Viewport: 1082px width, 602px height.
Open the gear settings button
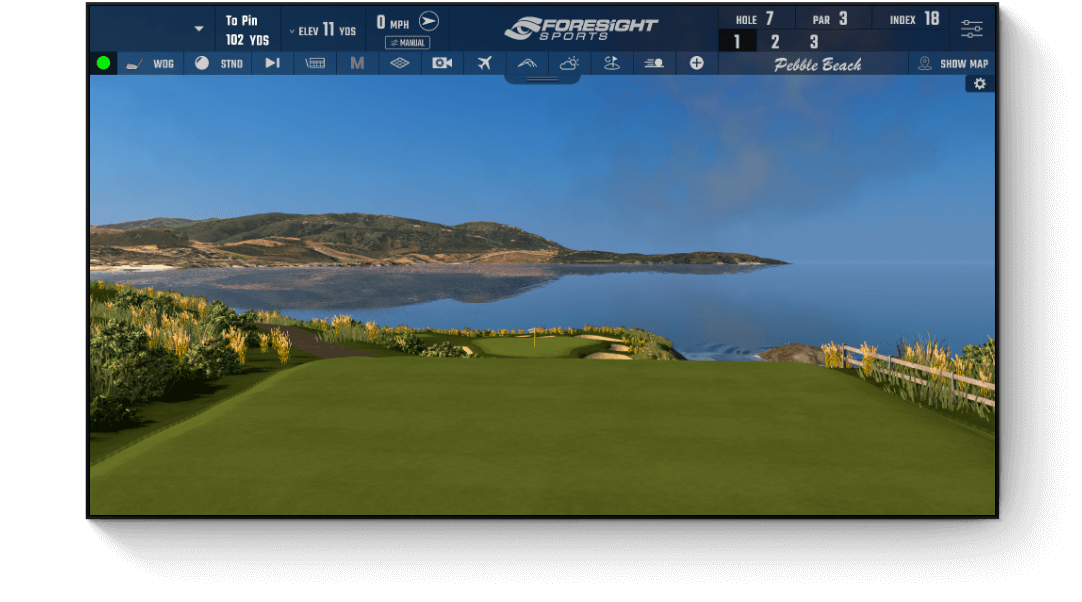click(x=980, y=84)
